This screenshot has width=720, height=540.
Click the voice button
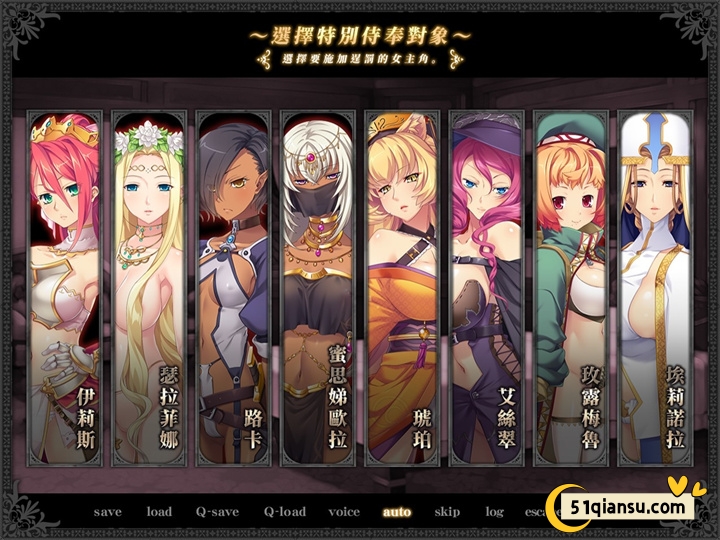(x=344, y=512)
